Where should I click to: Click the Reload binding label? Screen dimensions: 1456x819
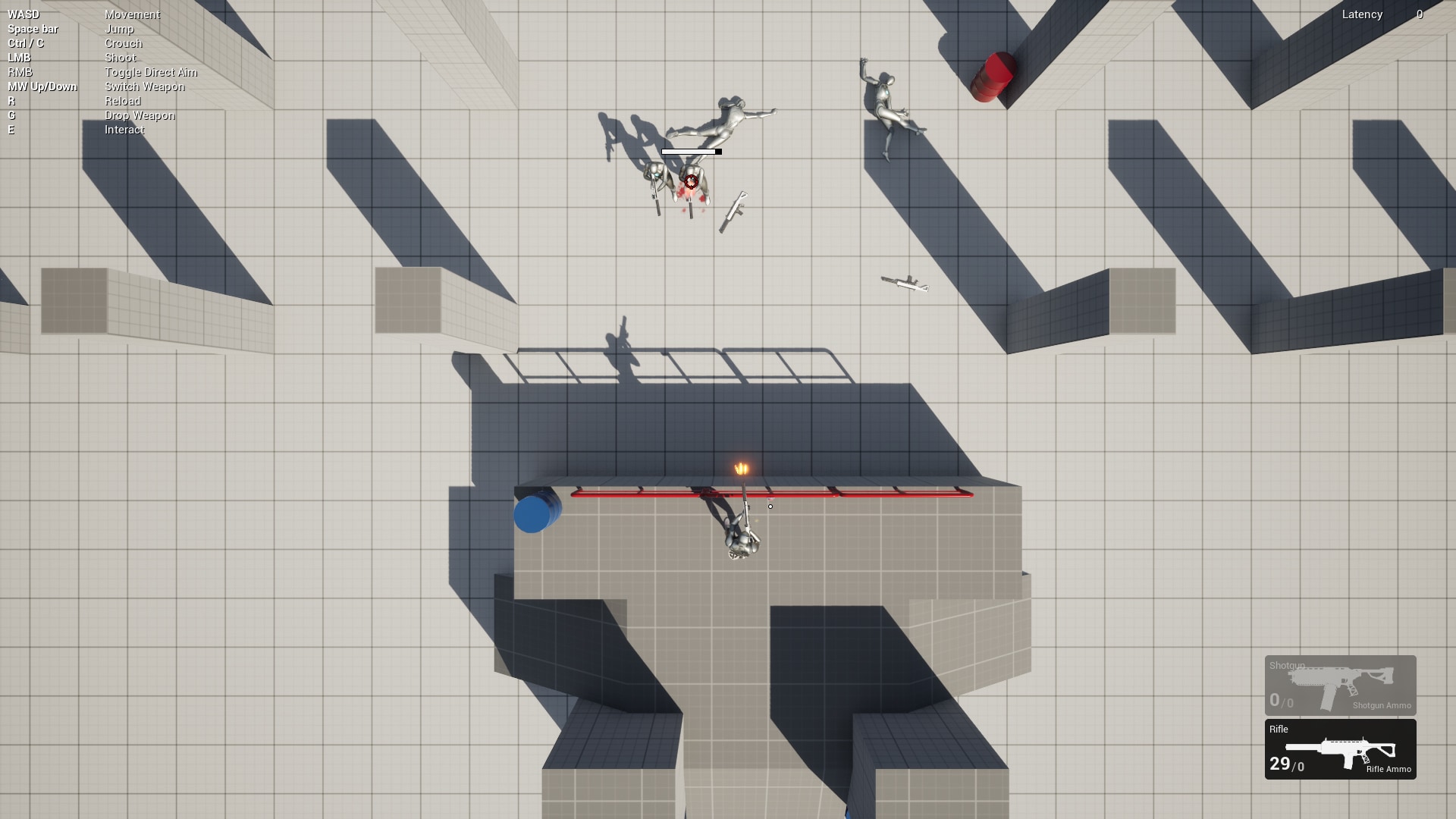tap(124, 101)
